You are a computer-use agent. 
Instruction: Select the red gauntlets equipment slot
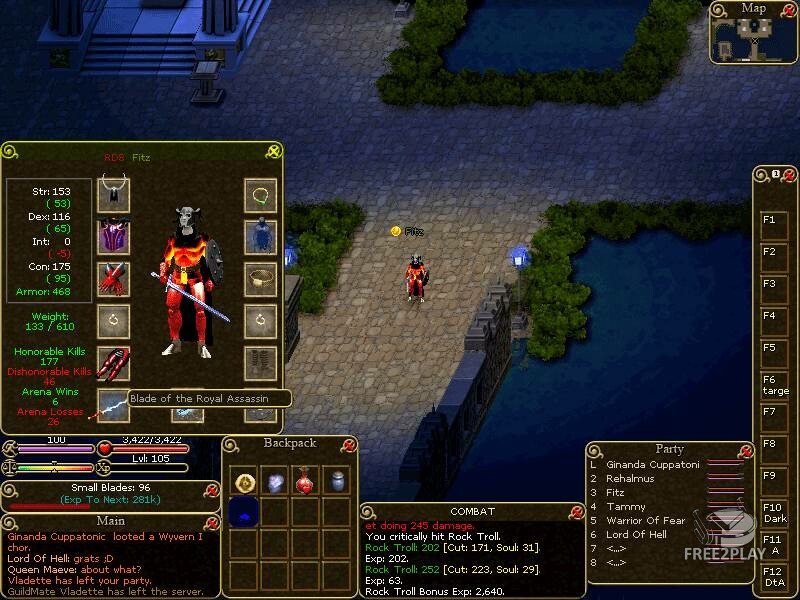[x=113, y=279]
